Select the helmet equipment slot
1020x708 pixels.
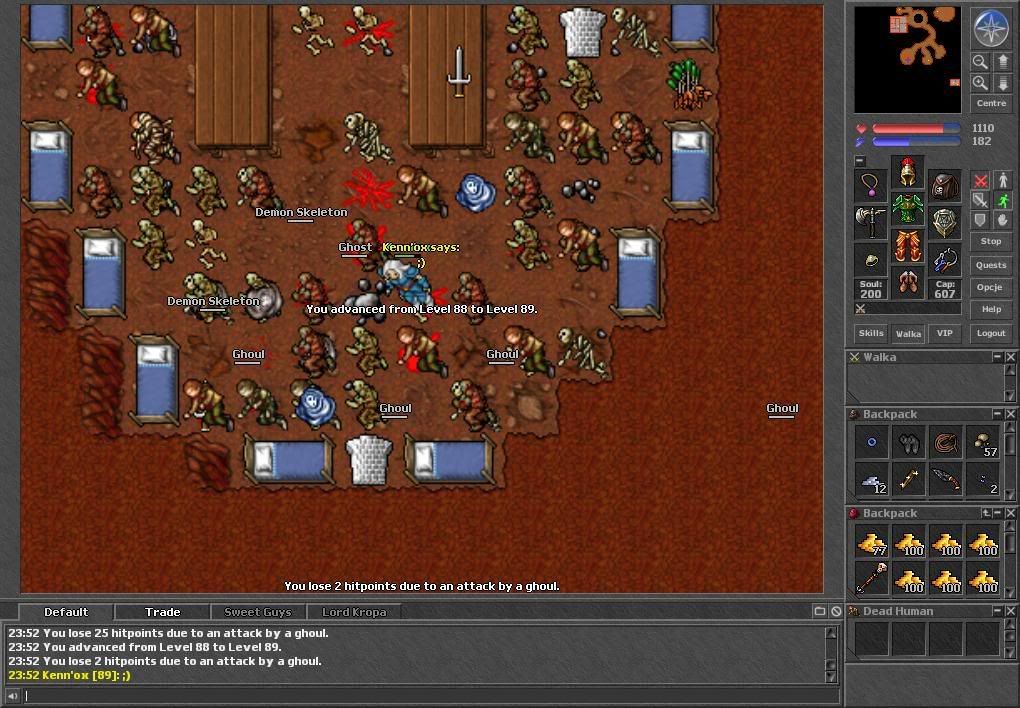(907, 170)
